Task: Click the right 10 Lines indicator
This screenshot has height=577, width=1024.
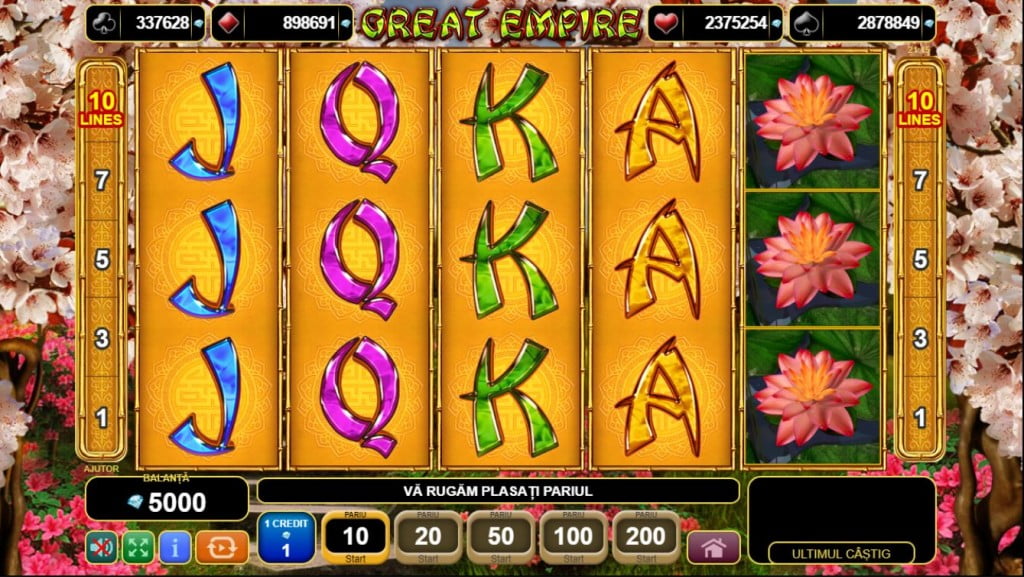Action: [x=920, y=109]
